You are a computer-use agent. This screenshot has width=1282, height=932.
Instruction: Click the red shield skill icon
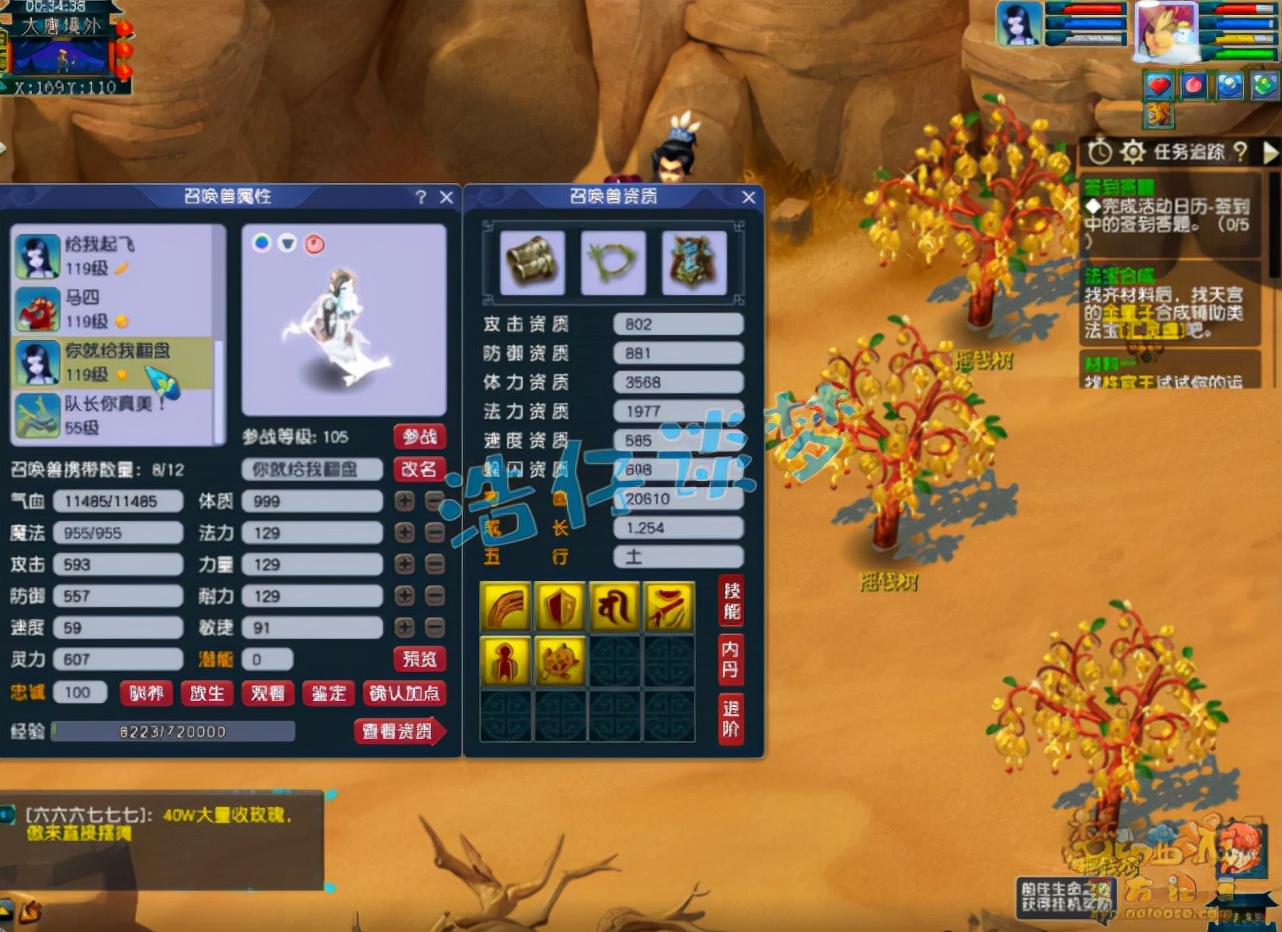click(x=561, y=605)
